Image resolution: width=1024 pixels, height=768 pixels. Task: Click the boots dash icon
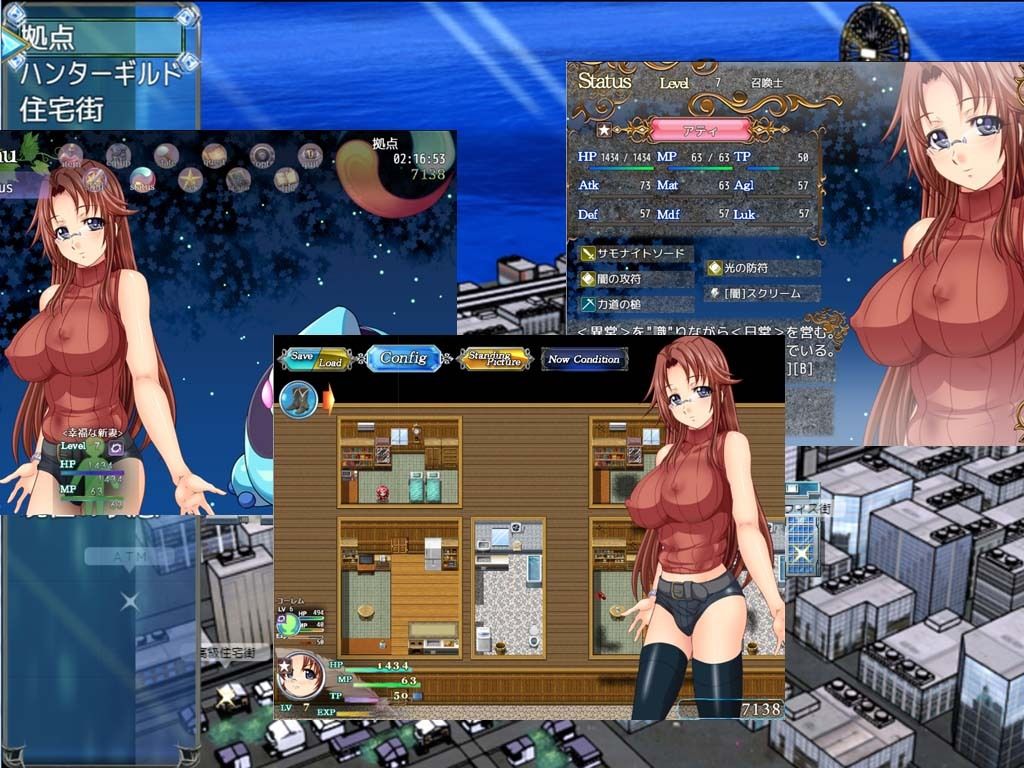(x=296, y=399)
